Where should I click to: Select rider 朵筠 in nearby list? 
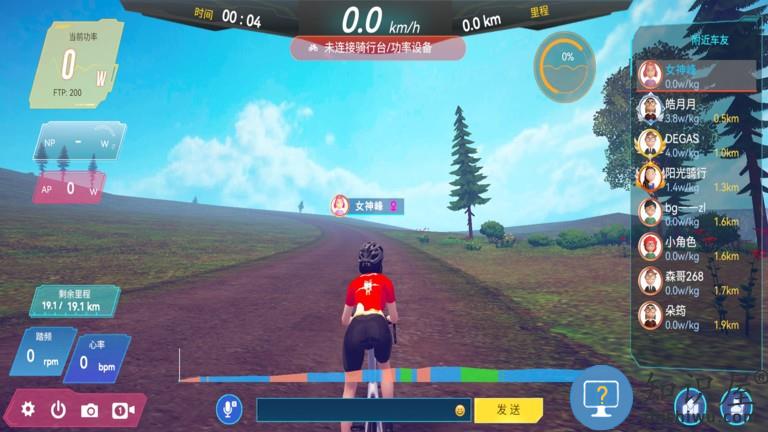pos(690,316)
